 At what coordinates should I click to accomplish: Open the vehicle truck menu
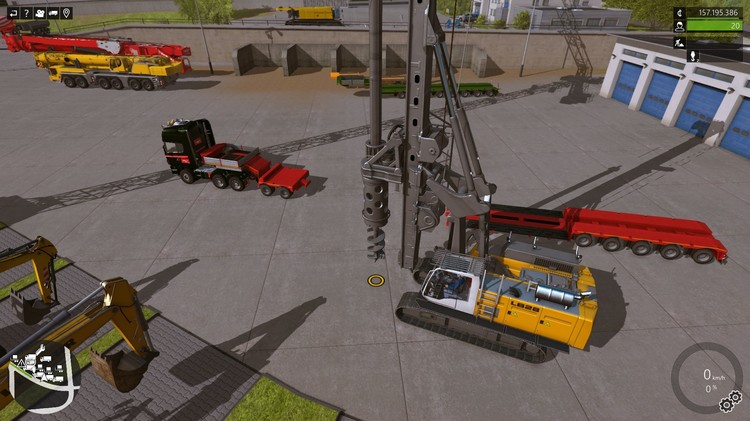click(53, 13)
